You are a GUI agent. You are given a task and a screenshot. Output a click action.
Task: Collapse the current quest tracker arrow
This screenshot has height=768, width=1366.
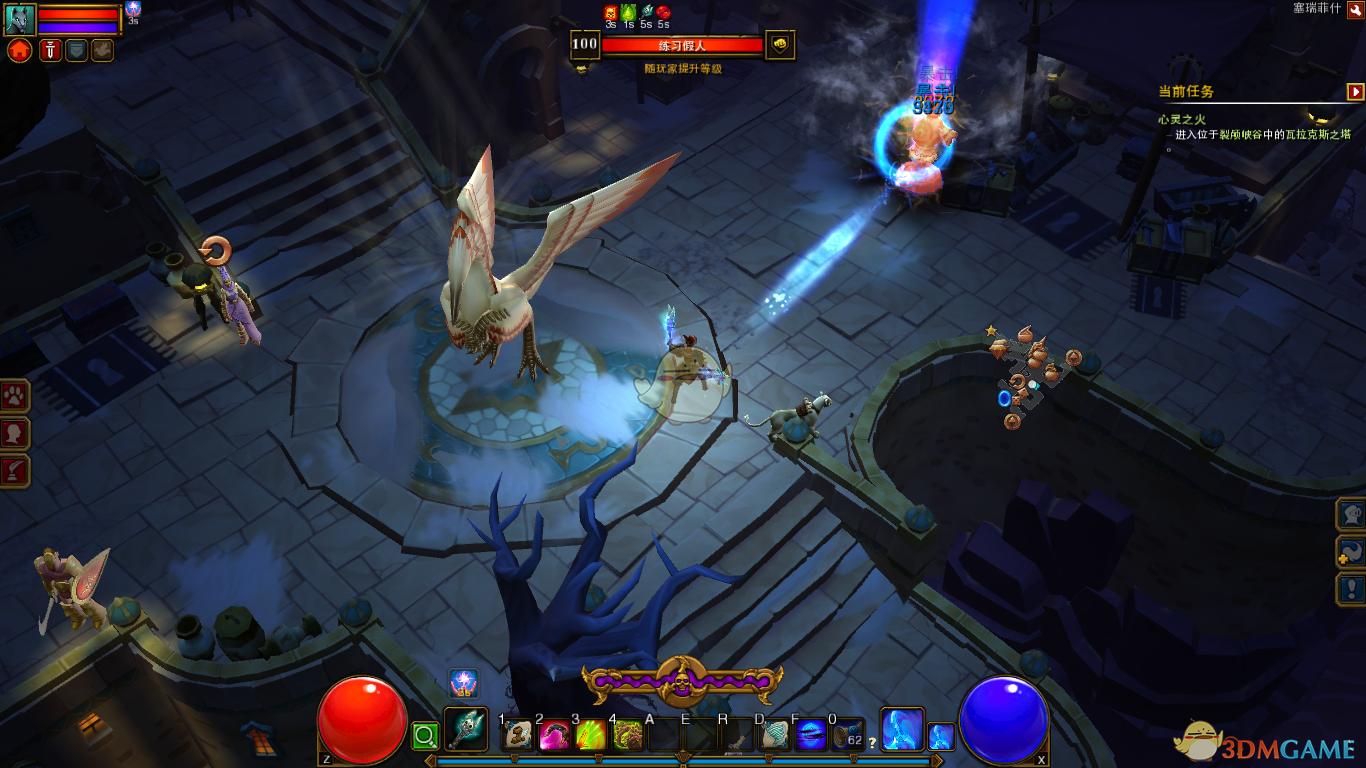click(x=1355, y=92)
